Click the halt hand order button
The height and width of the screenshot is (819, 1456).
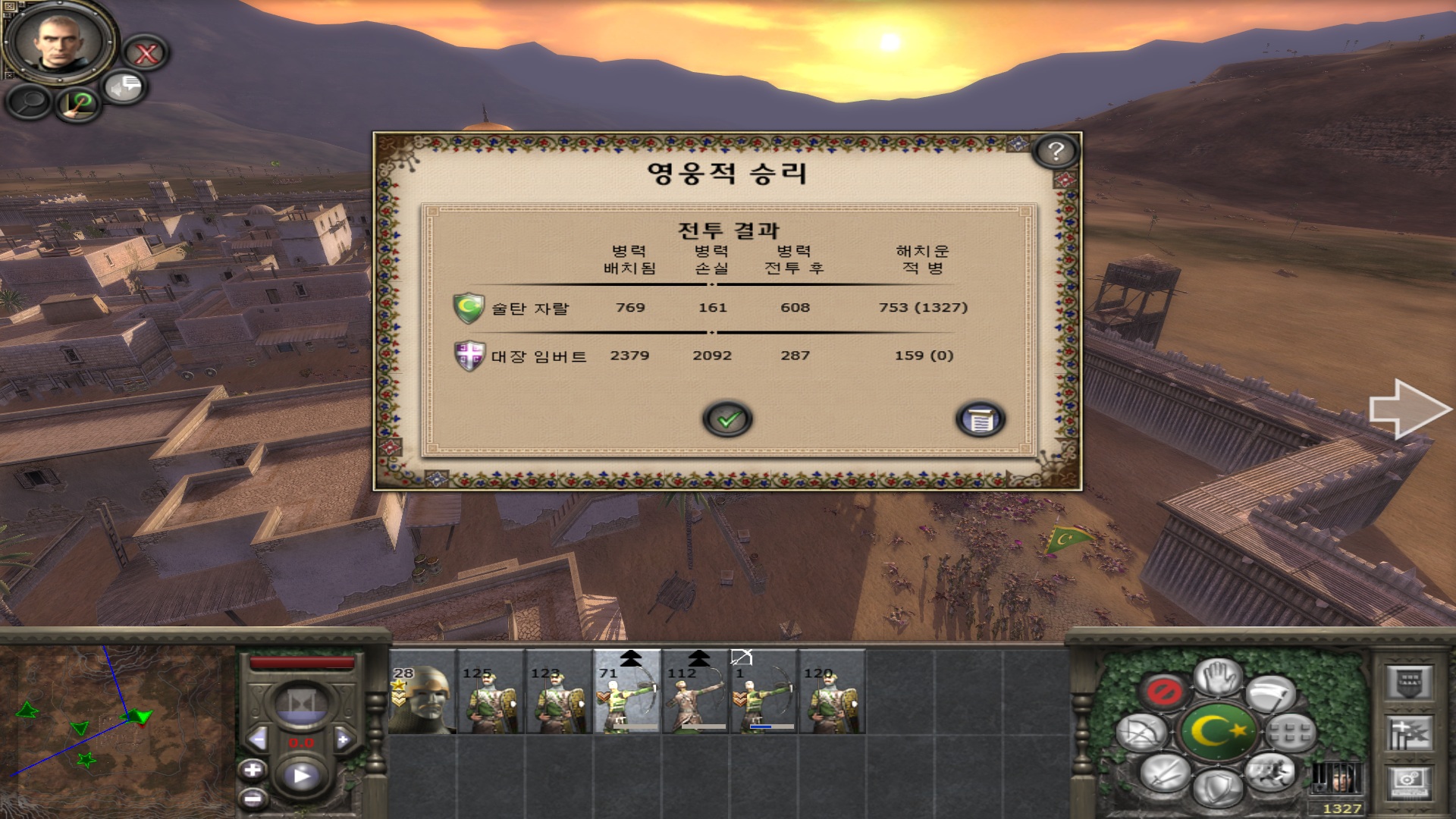1218,676
